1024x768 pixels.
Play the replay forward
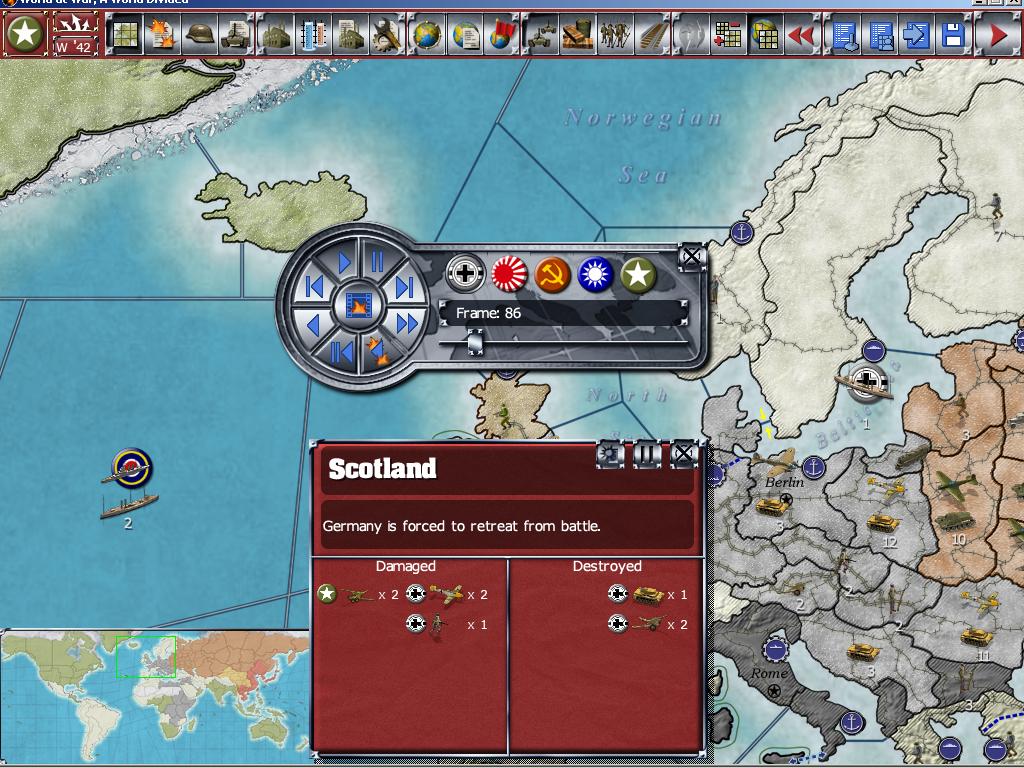pyautogui.click(x=344, y=263)
